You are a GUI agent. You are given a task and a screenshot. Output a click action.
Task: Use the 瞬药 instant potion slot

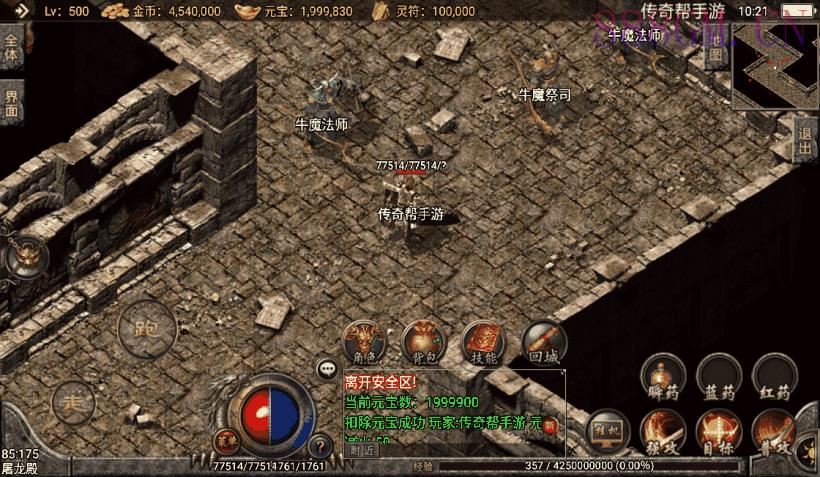(x=663, y=376)
